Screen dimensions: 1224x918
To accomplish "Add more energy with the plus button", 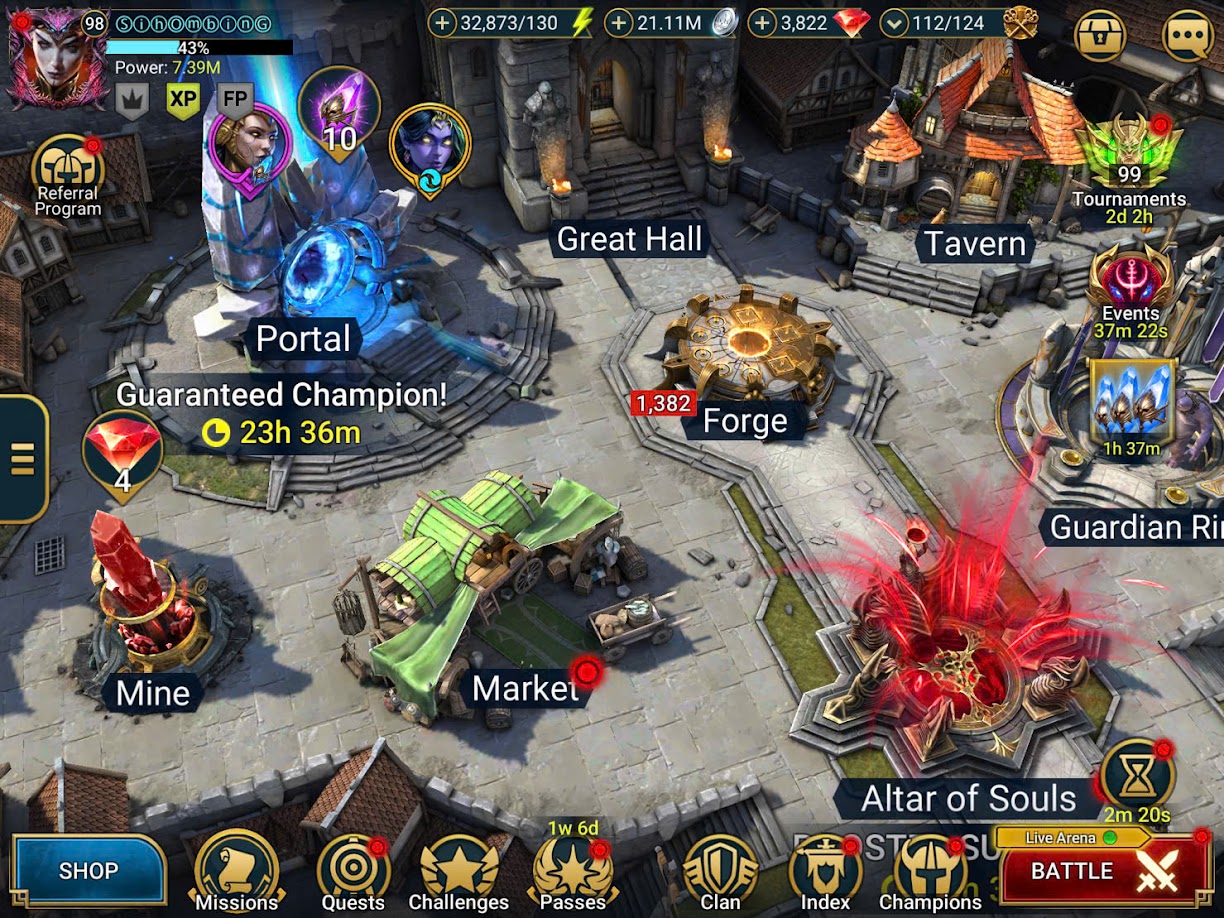I will click(445, 23).
